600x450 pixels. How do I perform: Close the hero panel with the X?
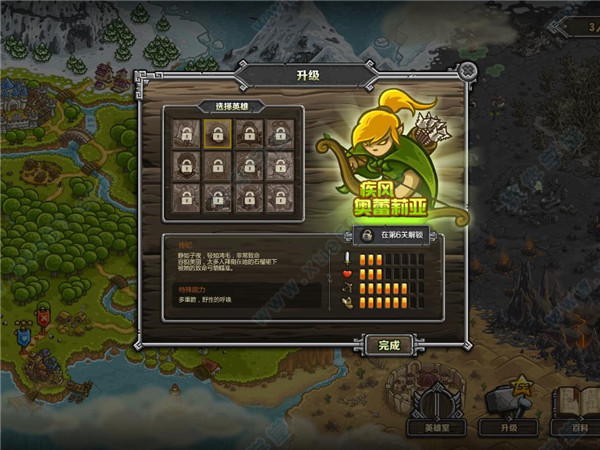tap(468, 71)
